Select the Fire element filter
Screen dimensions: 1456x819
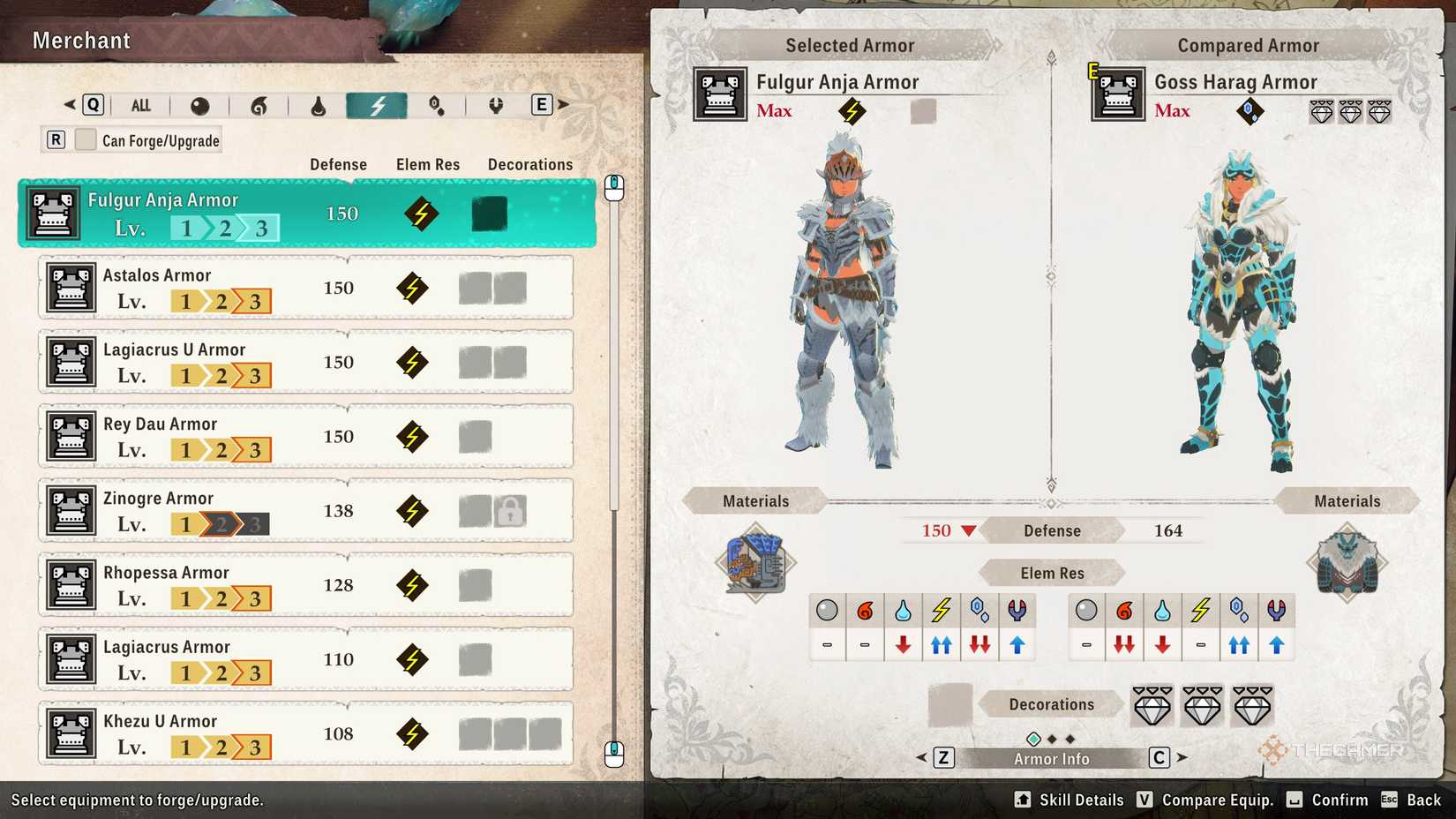[x=257, y=104]
